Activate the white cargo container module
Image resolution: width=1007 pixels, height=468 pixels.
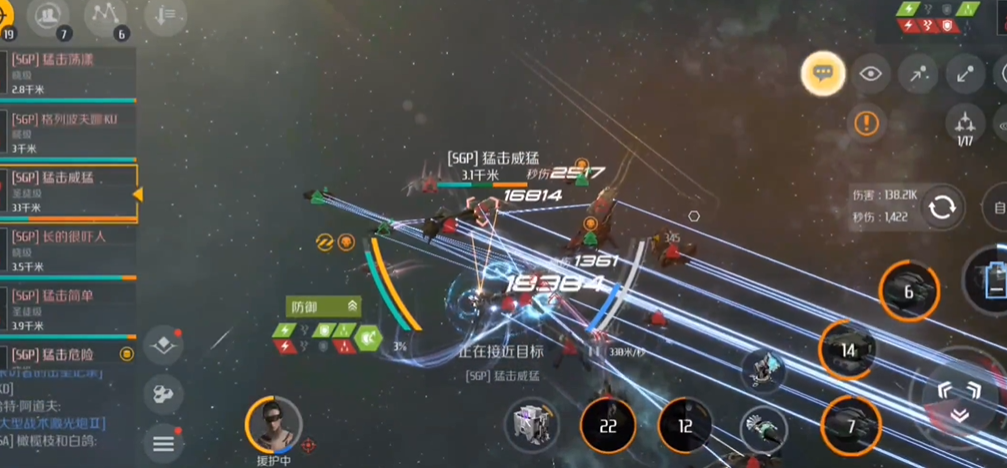532,426
